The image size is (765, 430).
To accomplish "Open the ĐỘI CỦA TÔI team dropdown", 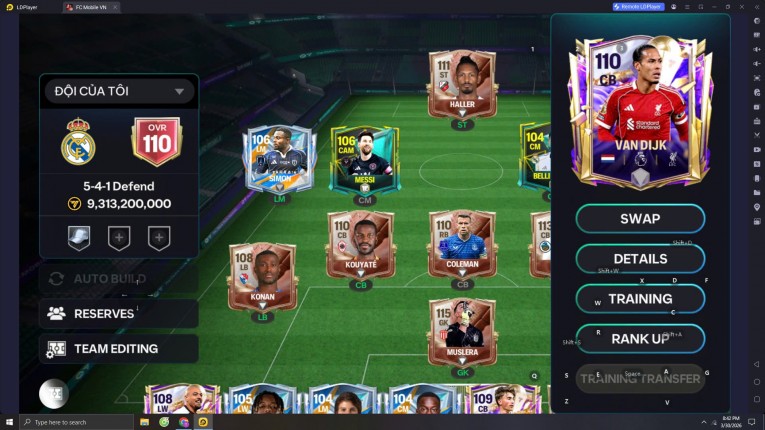I will (118, 91).
